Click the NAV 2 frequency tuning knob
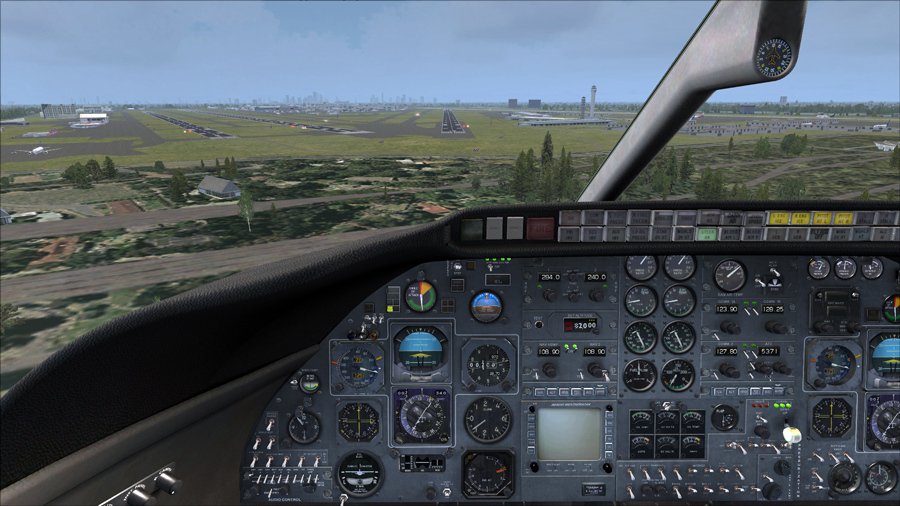This screenshot has height=506, width=900. tap(596, 370)
